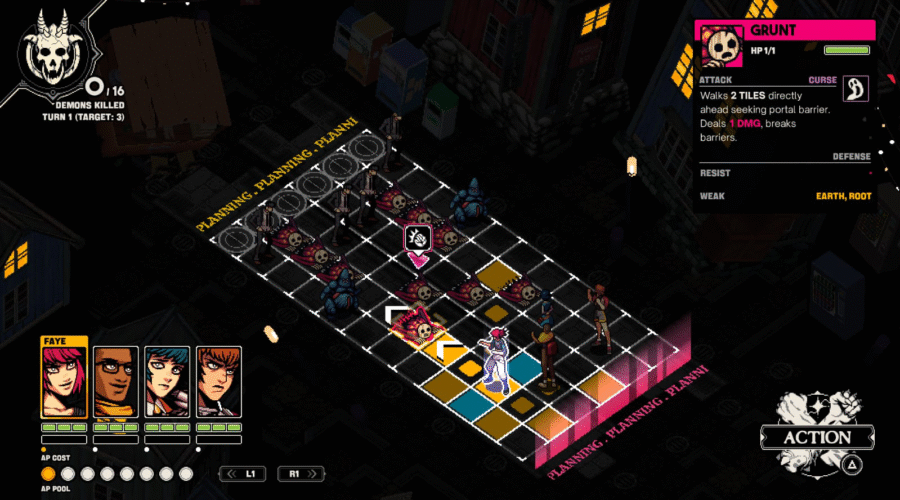
Task: Choose the portrait of the man with glasses
Action: click(116, 381)
